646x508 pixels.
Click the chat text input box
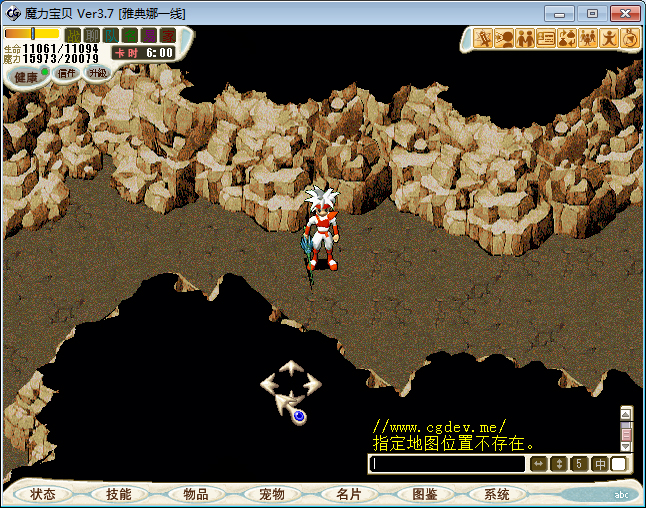coord(448,464)
